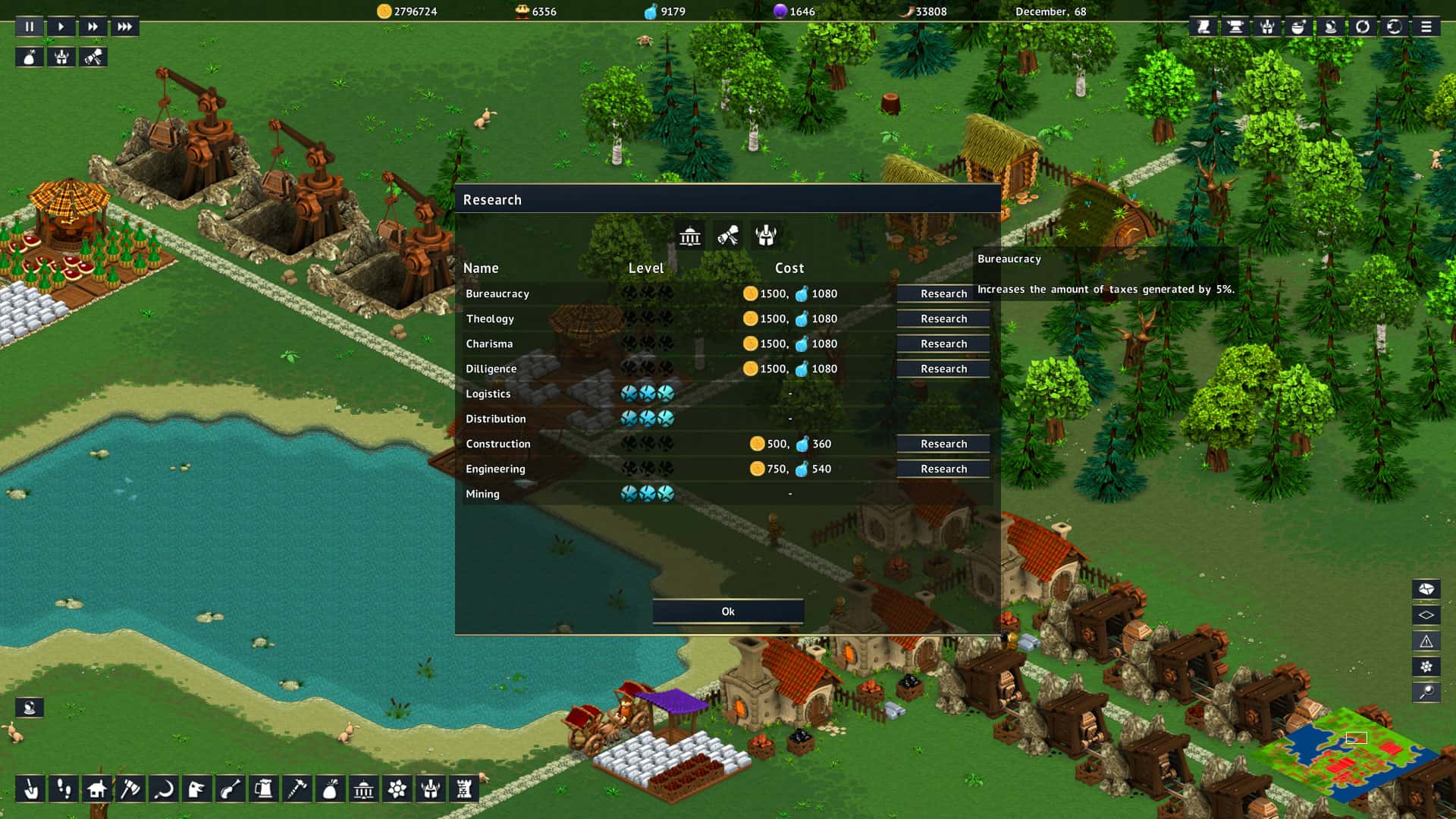This screenshot has height=819, width=1456.
Task: Pause the game simulation
Action: 29,26
